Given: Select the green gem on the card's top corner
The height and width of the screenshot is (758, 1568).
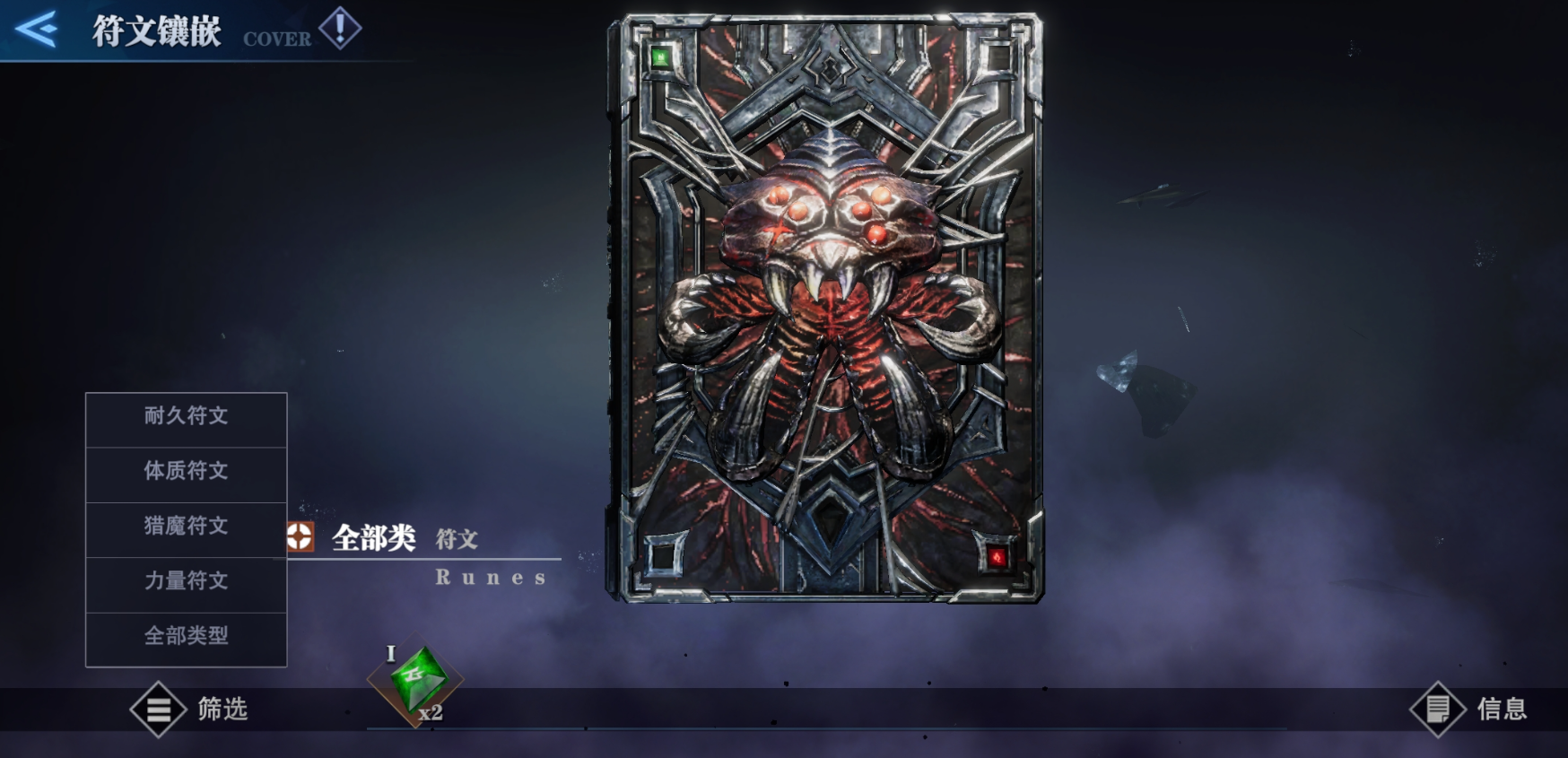Looking at the screenshot, I should tap(660, 56).
